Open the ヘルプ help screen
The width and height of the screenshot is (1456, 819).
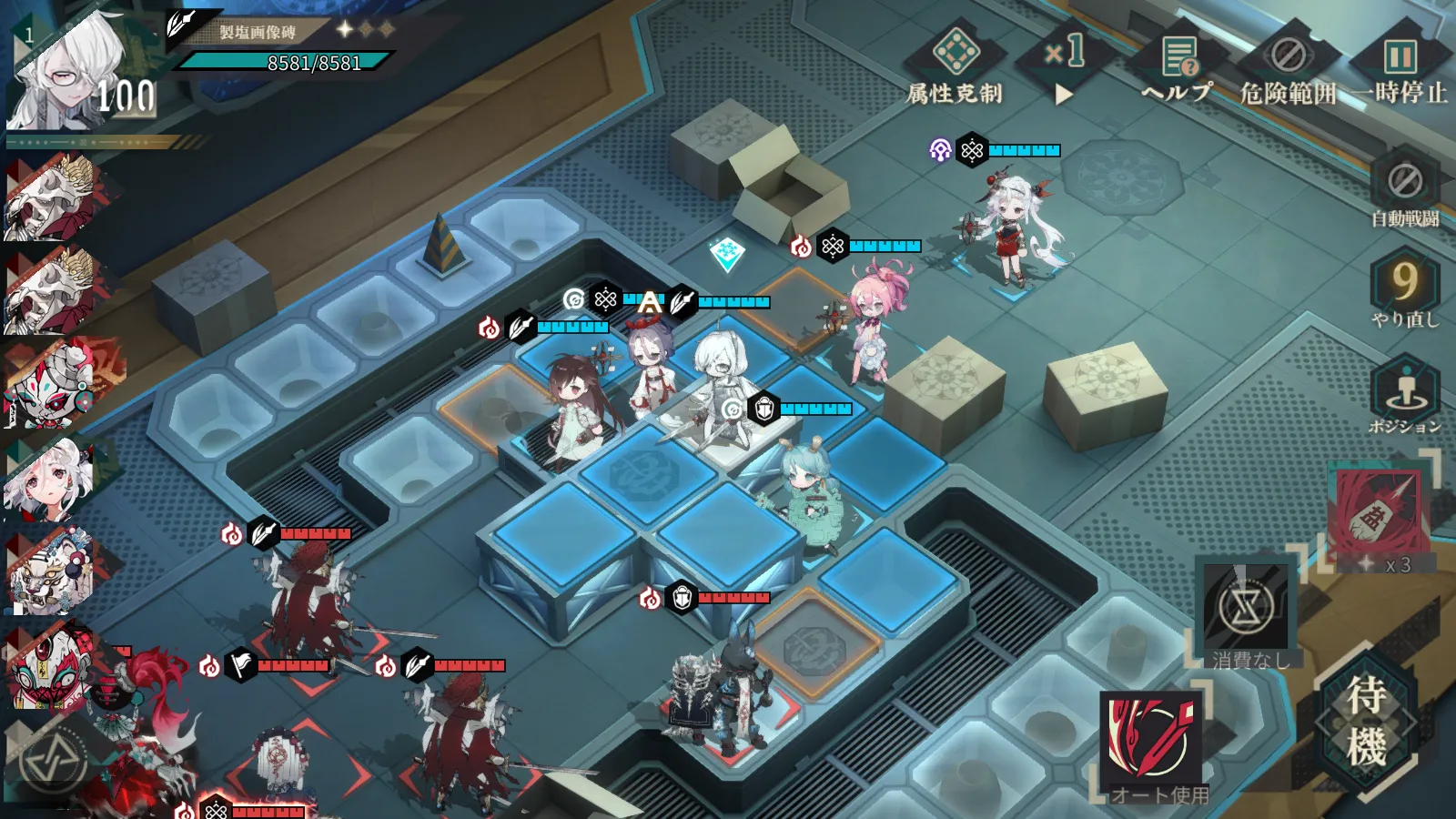click(x=1178, y=64)
